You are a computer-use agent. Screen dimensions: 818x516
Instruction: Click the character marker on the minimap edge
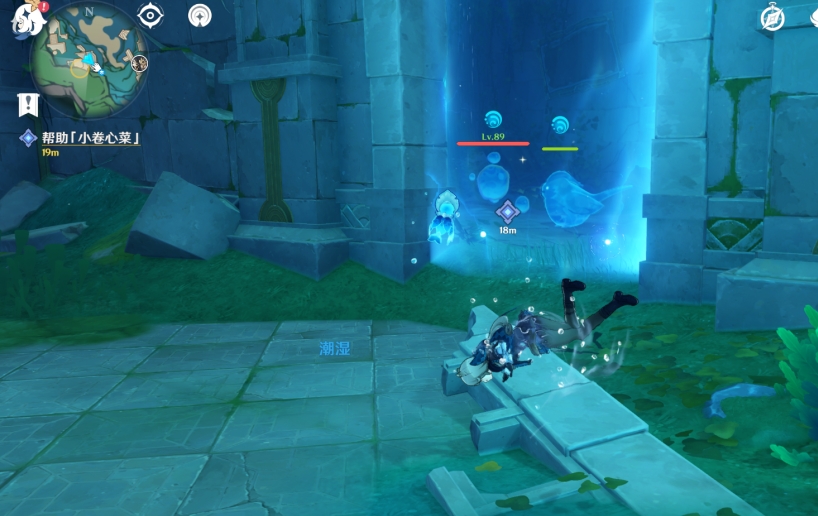139,63
